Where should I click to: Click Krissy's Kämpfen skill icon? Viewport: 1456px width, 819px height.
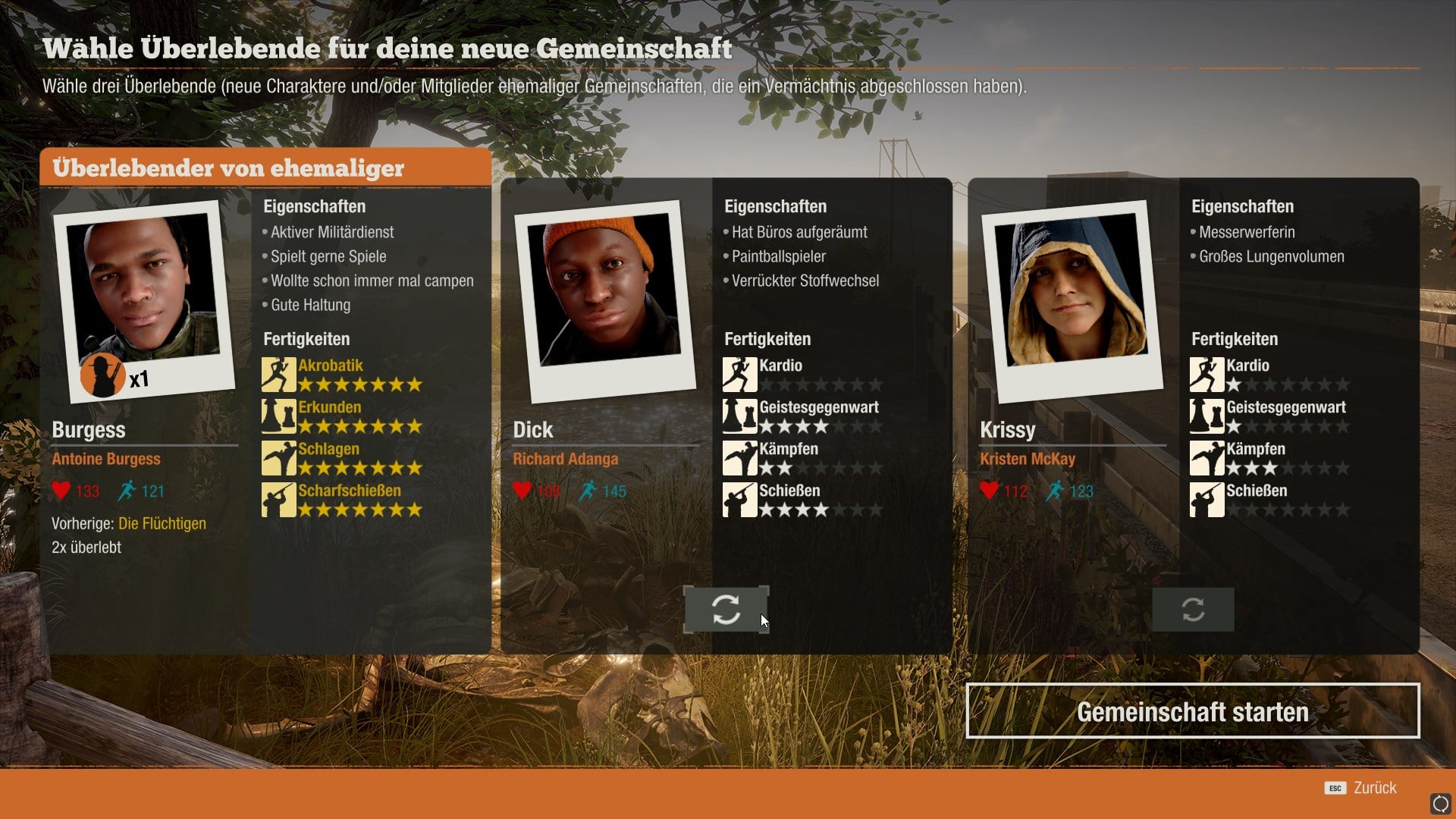tap(1207, 458)
